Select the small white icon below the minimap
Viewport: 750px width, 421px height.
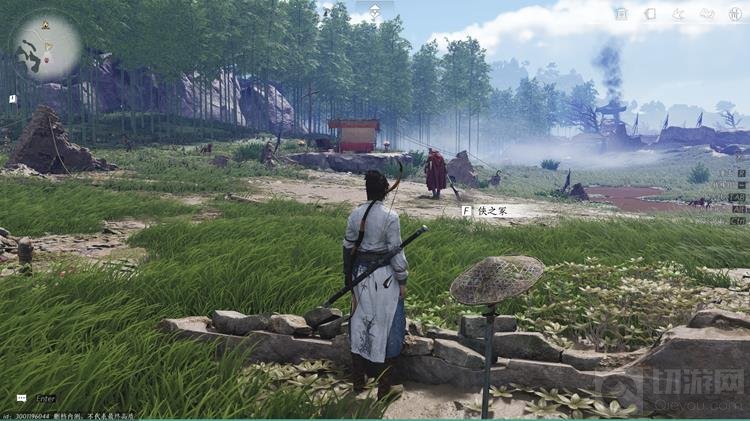[12, 99]
